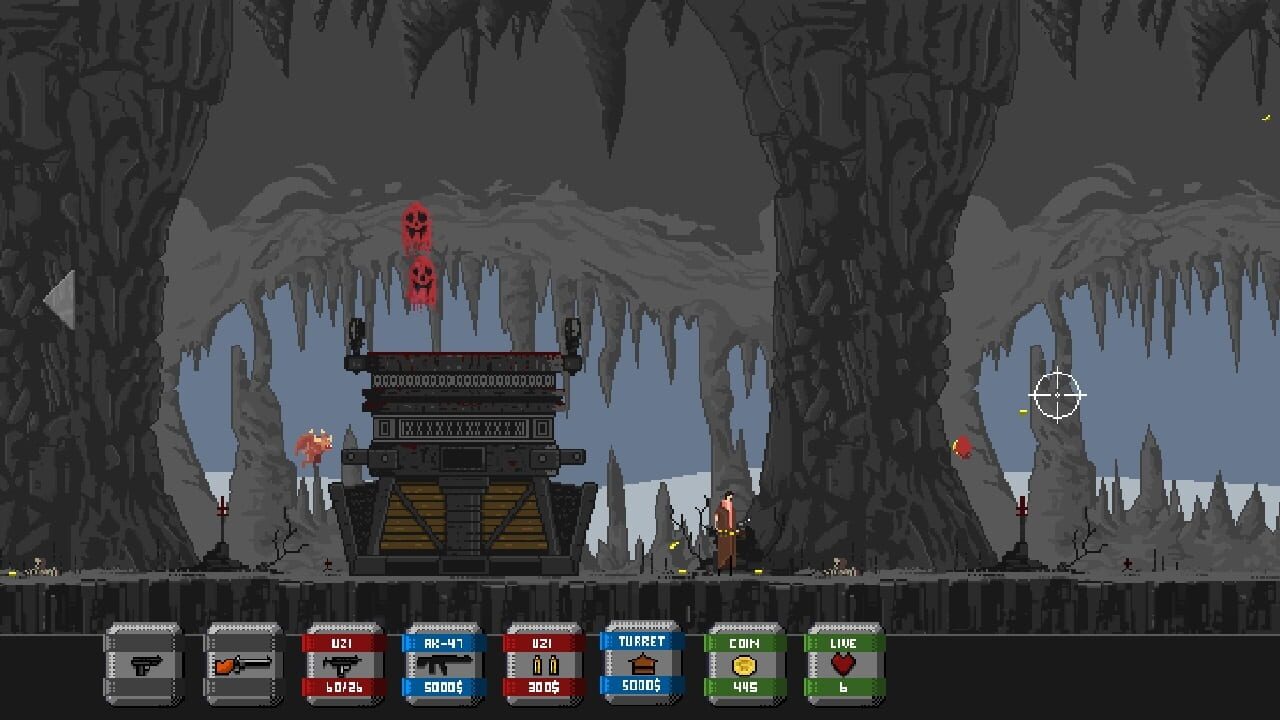This screenshot has width=1280, height=720.
Task: Click the 5000$ price label under AK-47
Action: pos(443,689)
